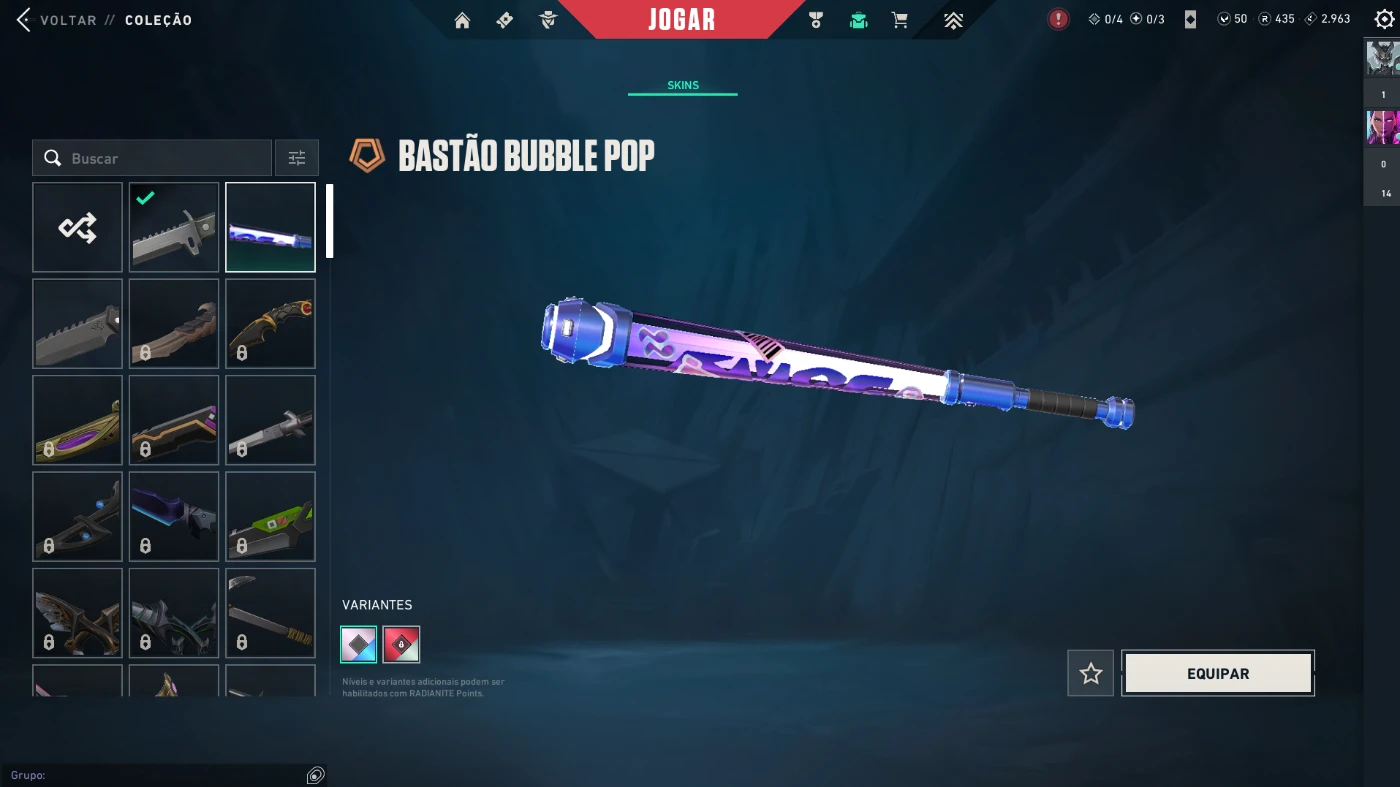
Task: Open the home screen icon
Action: [x=462, y=20]
